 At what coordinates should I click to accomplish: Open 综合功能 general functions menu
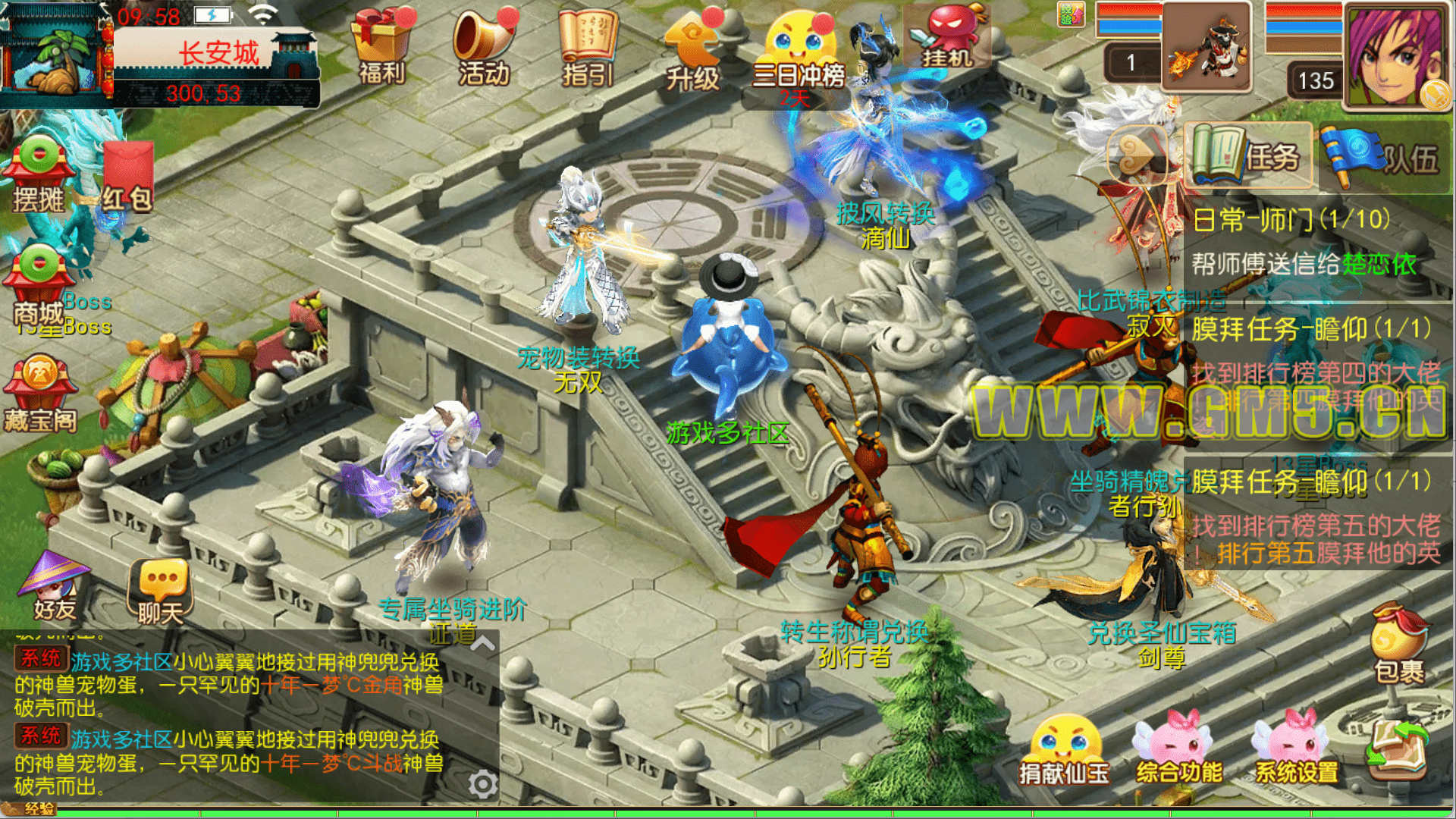click(1178, 751)
